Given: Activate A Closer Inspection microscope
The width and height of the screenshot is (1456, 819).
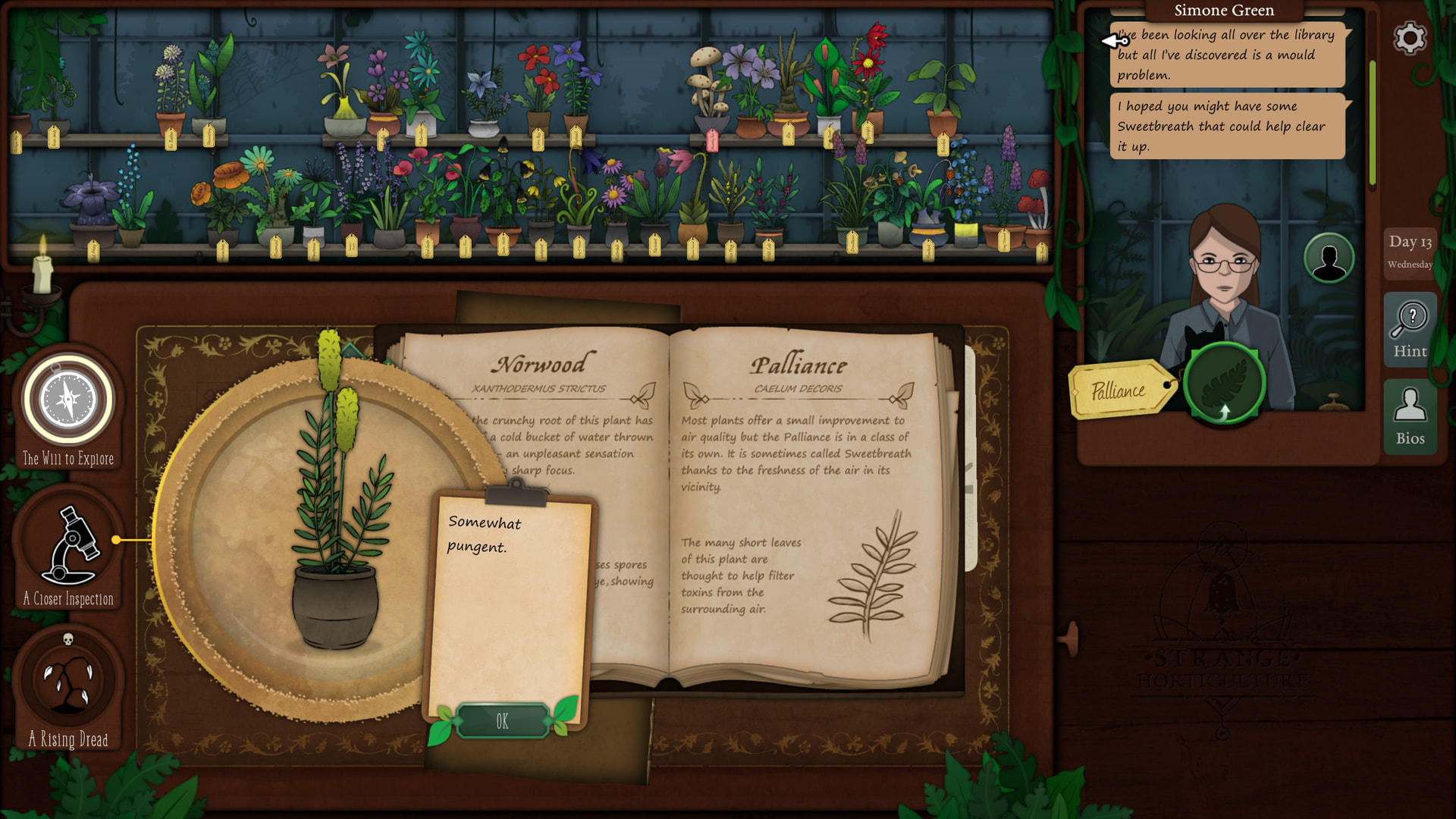Looking at the screenshot, I should pyautogui.click(x=68, y=542).
